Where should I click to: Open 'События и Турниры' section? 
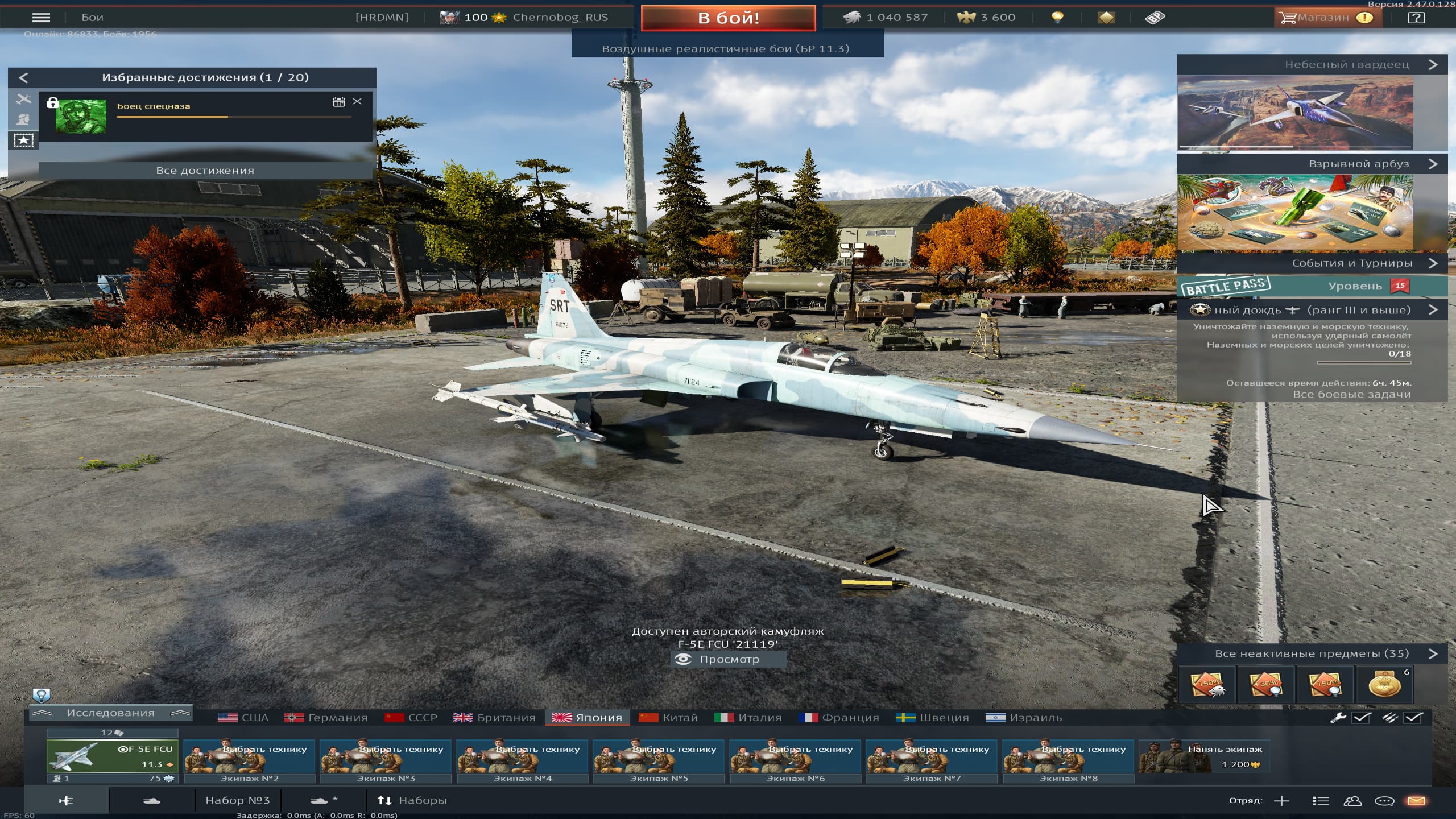click(x=1351, y=263)
